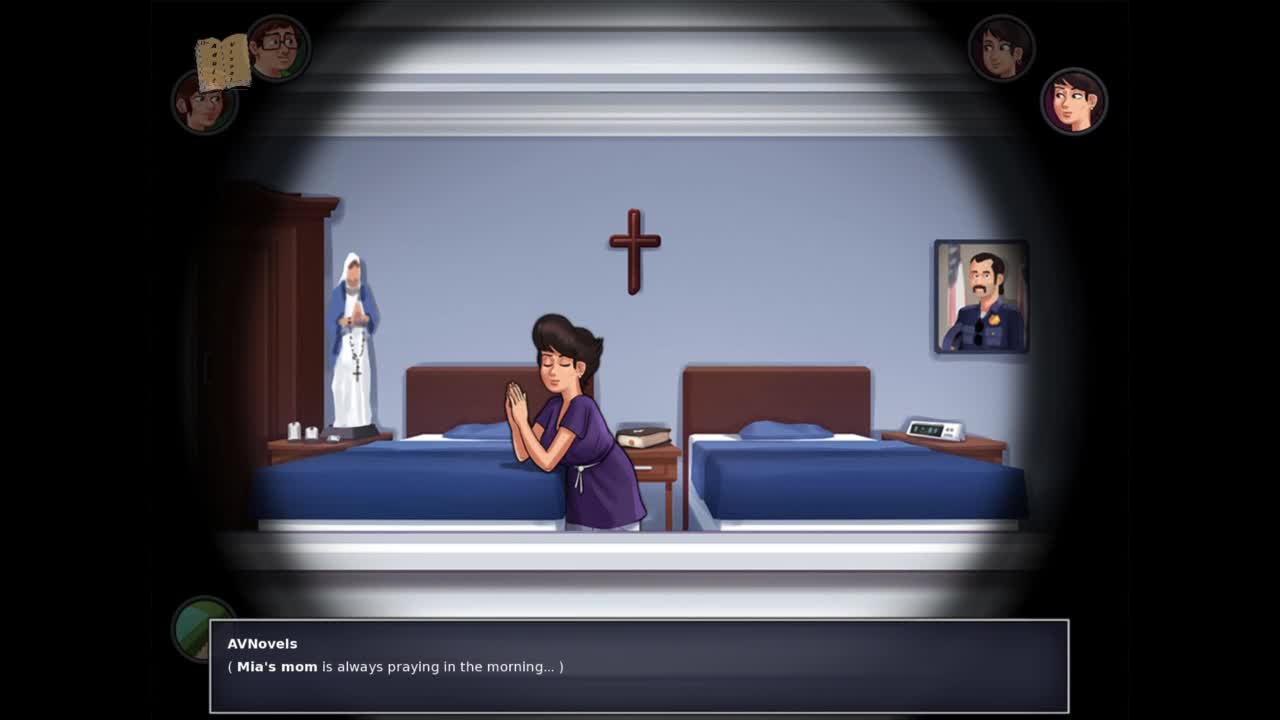Choose the pale dark-haired girl portrait
Image resolution: width=1280 pixels, height=720 pixels.
1073,101
